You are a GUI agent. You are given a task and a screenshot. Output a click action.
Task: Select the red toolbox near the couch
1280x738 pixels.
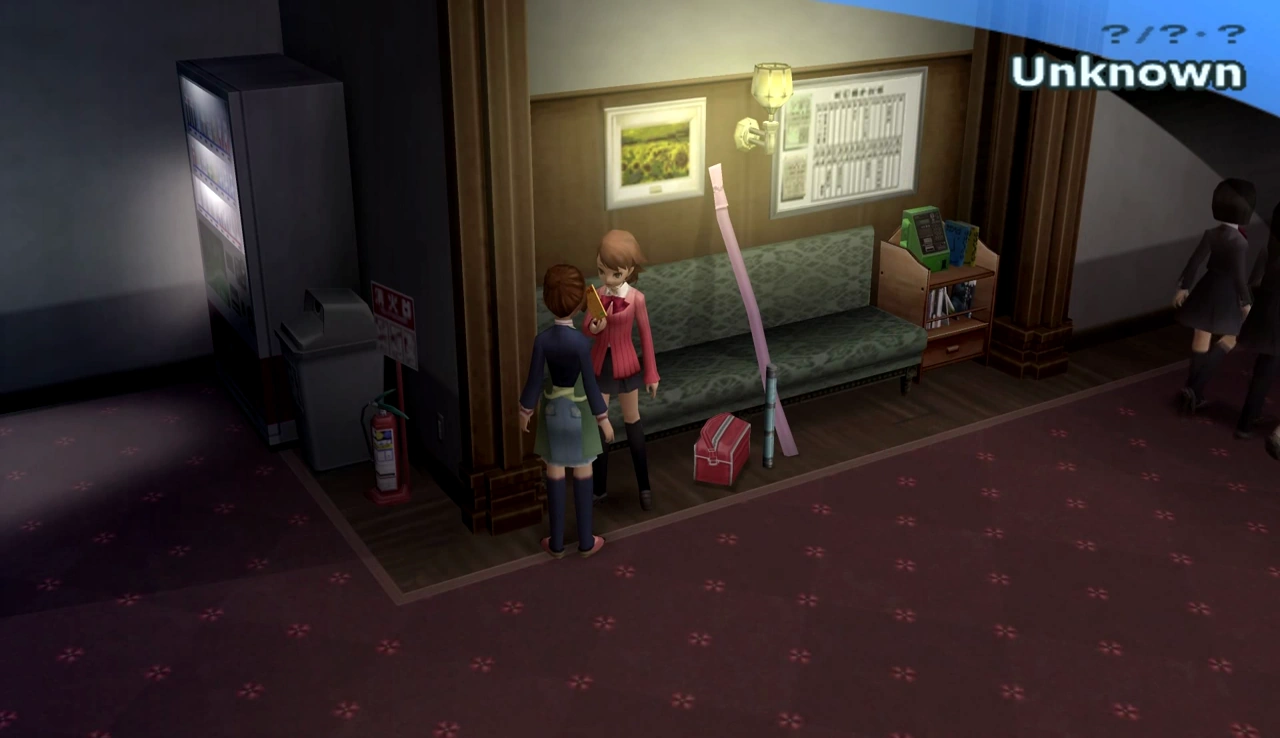click(x=722, y=450)
